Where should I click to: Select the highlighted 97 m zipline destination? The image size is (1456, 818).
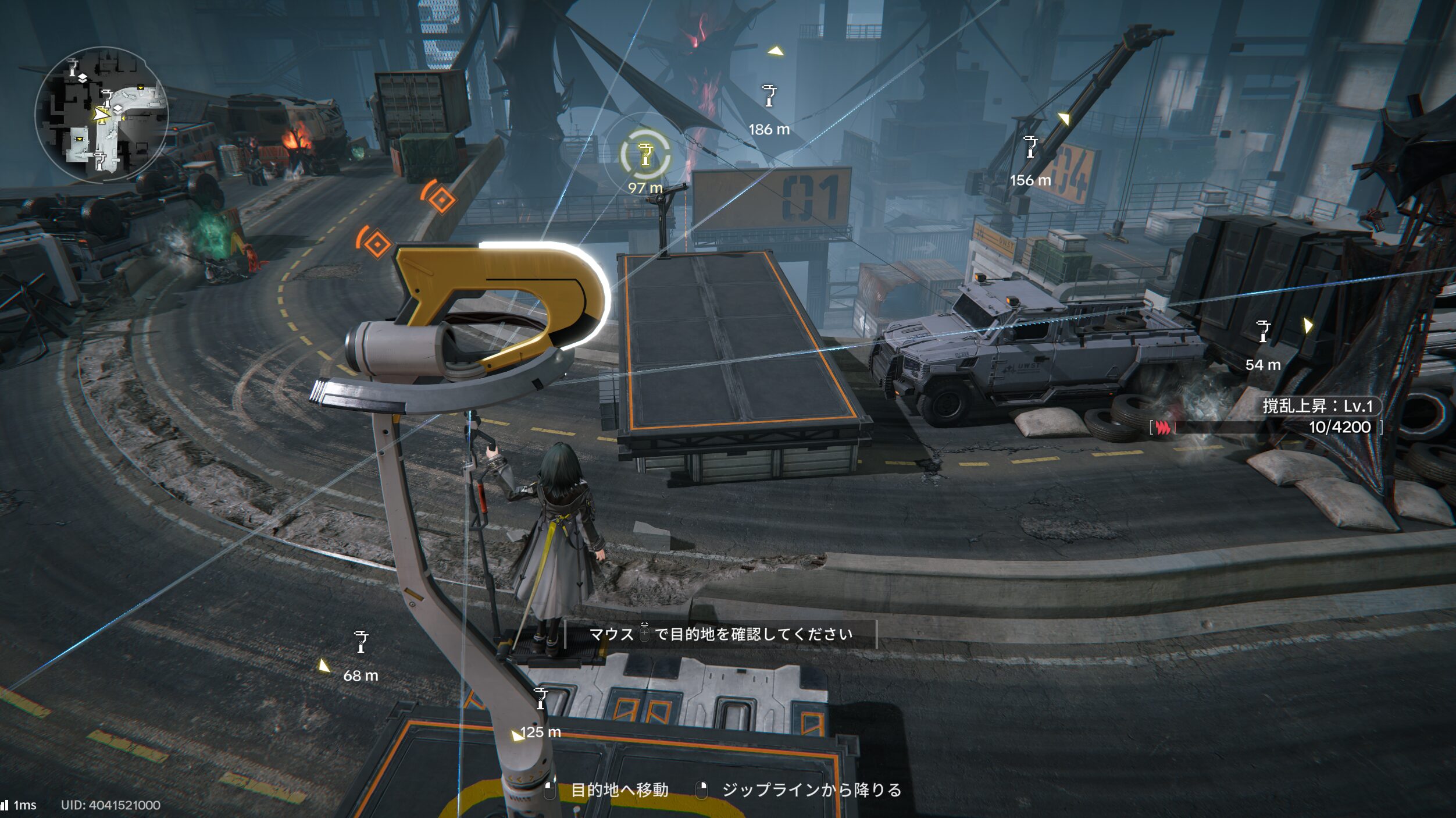[x=645, y=155]
